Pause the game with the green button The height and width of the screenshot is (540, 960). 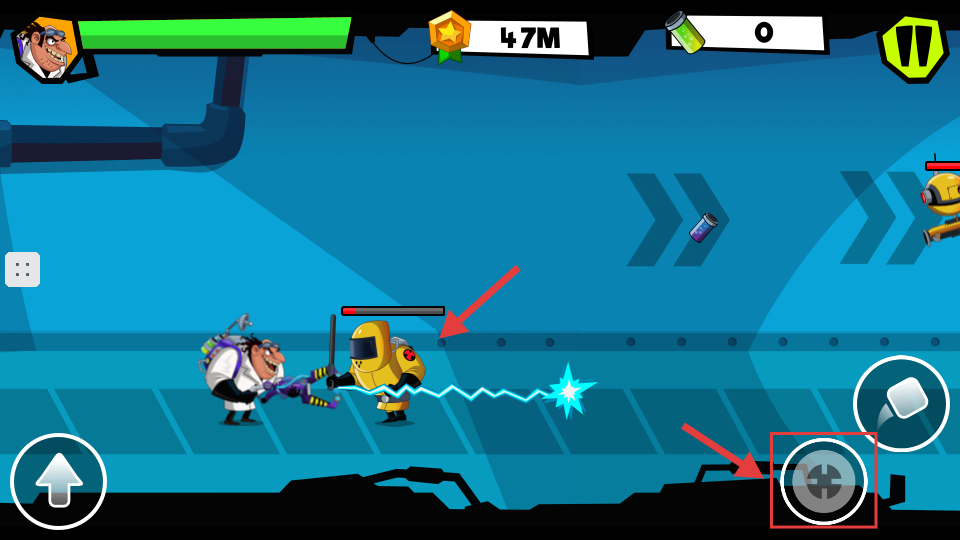[x=912, y=46]
